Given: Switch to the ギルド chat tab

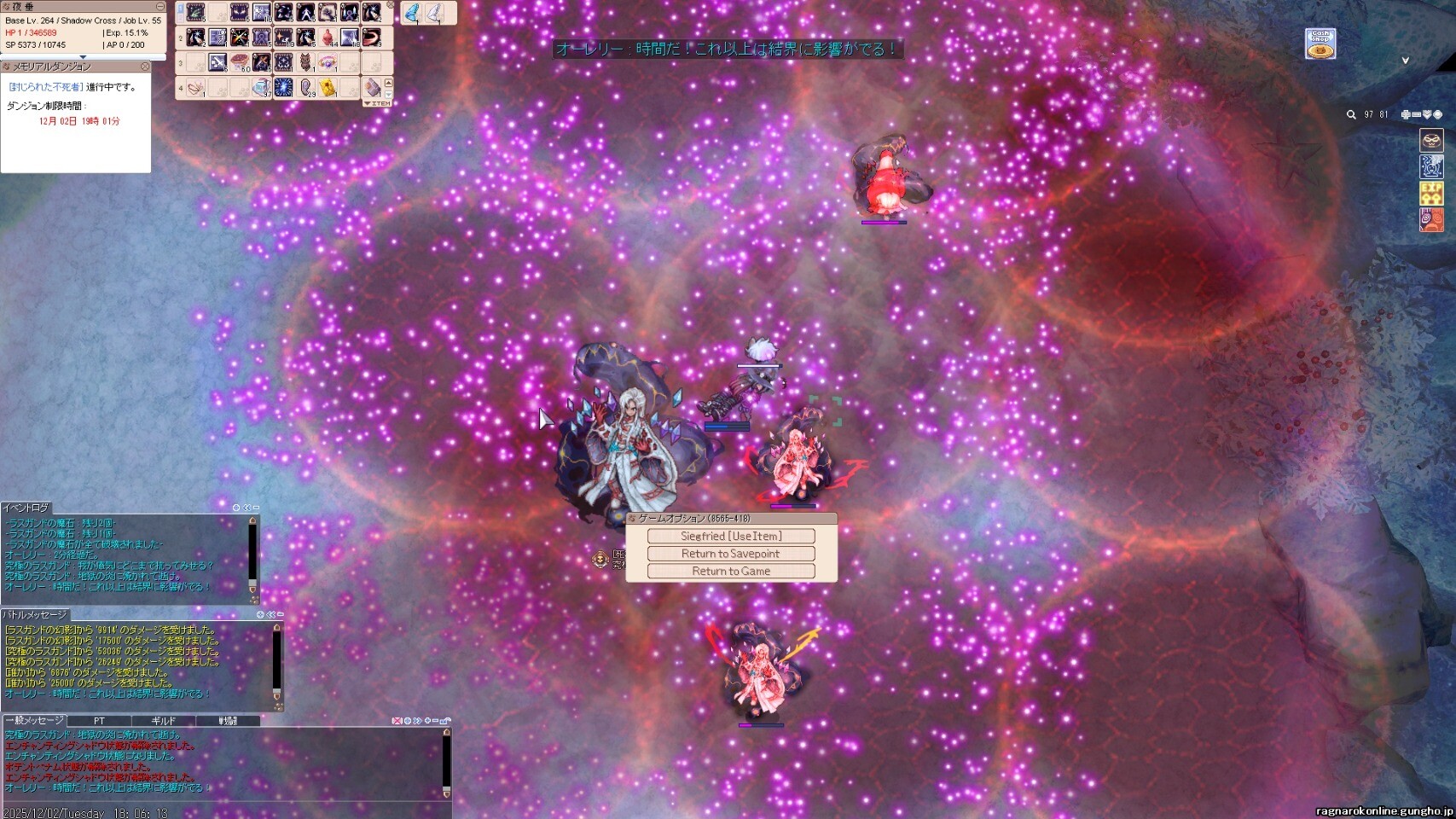Looking at the screenshot, I should tap(163, 721).
